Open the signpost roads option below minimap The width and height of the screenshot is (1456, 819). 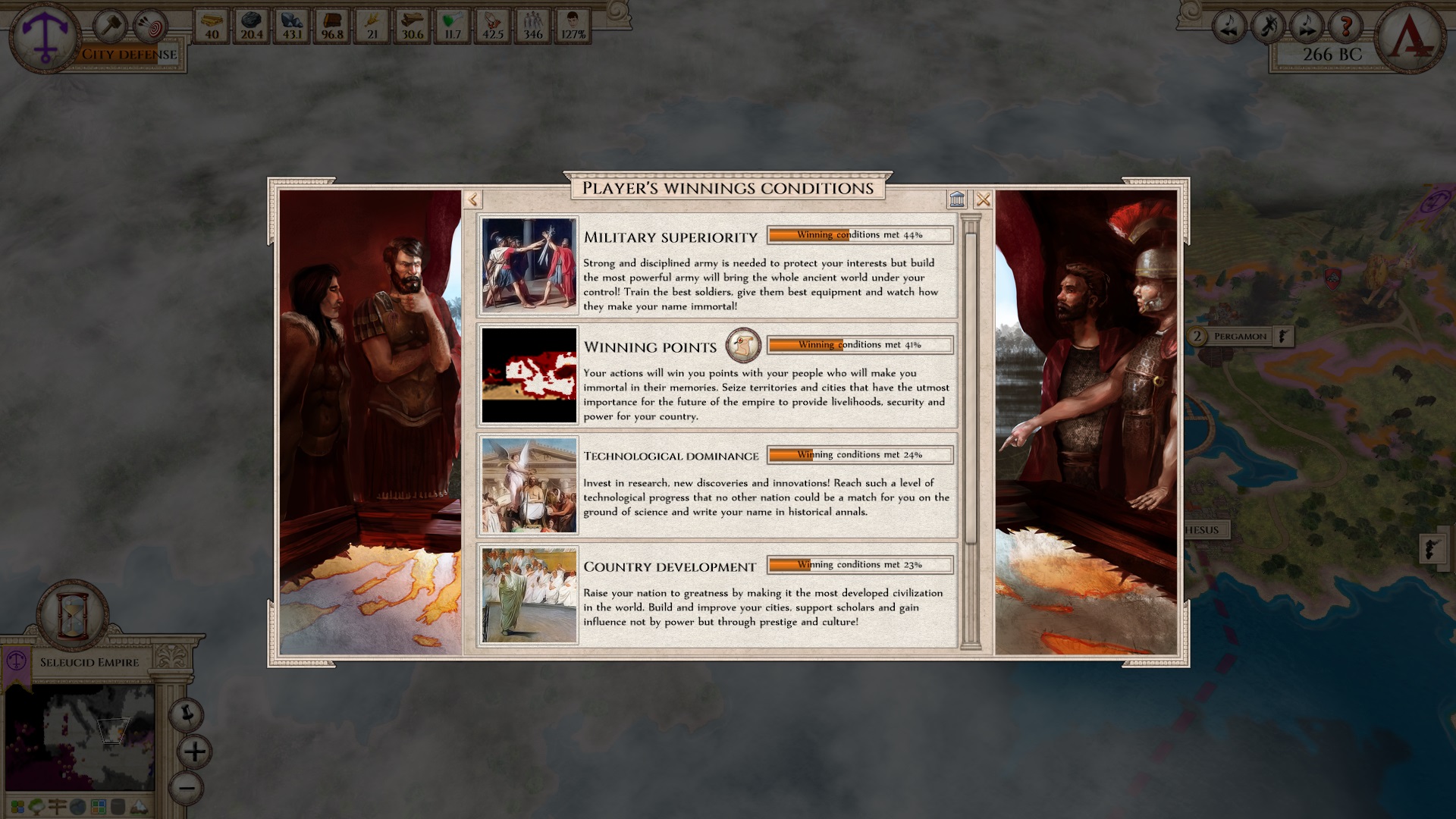tap(58, 808)
